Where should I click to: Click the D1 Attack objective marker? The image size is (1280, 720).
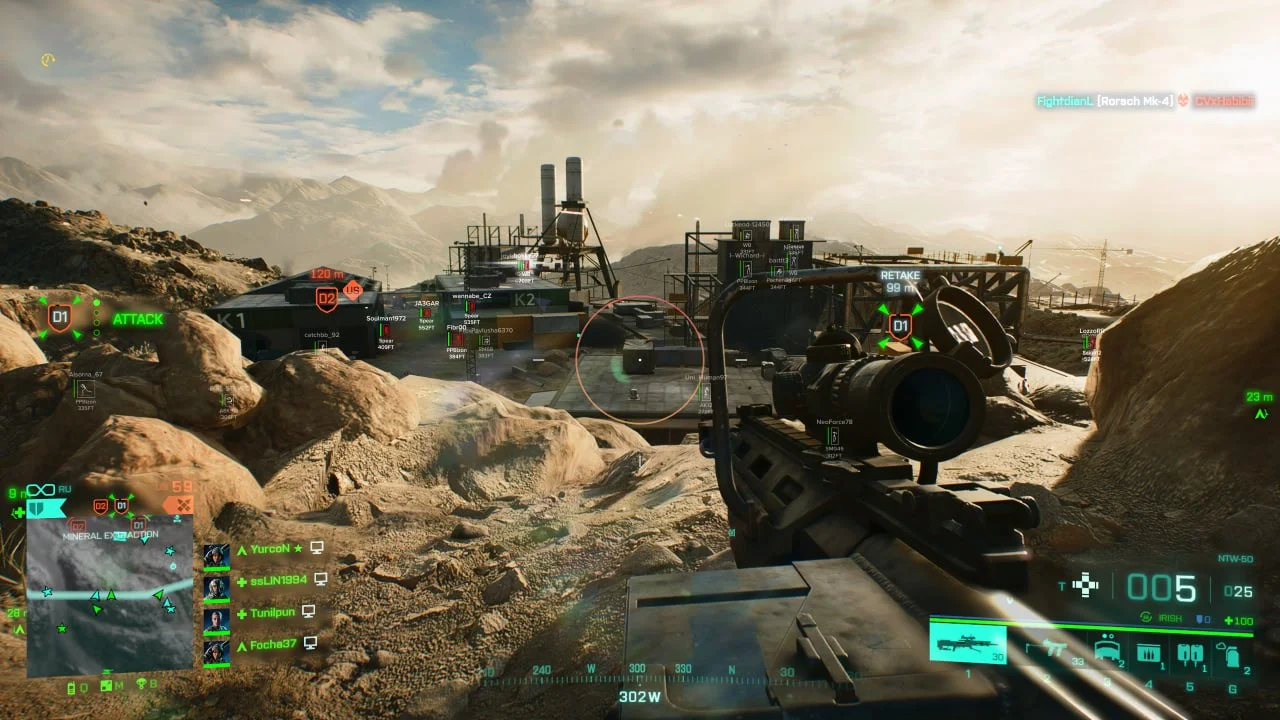point(60,319)
